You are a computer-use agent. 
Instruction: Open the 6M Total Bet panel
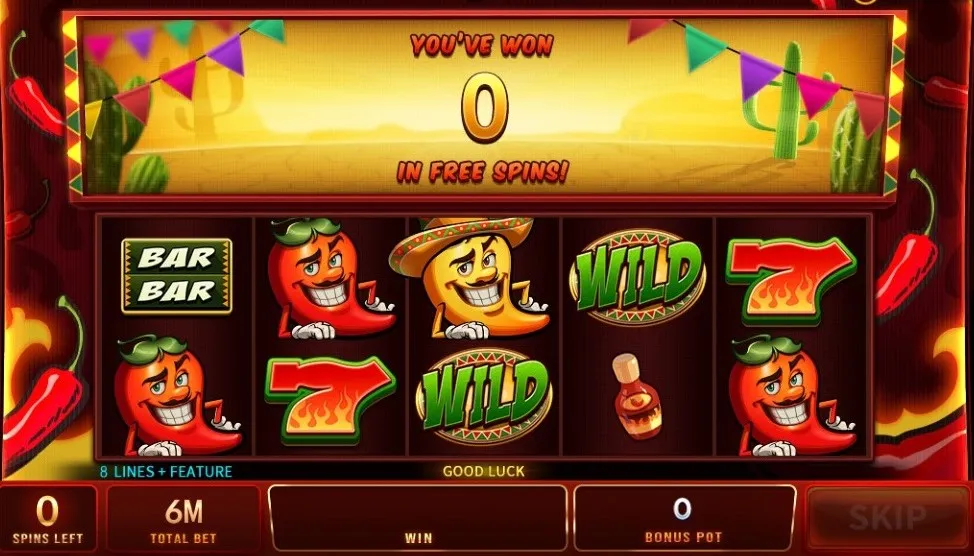pos(183,520)
